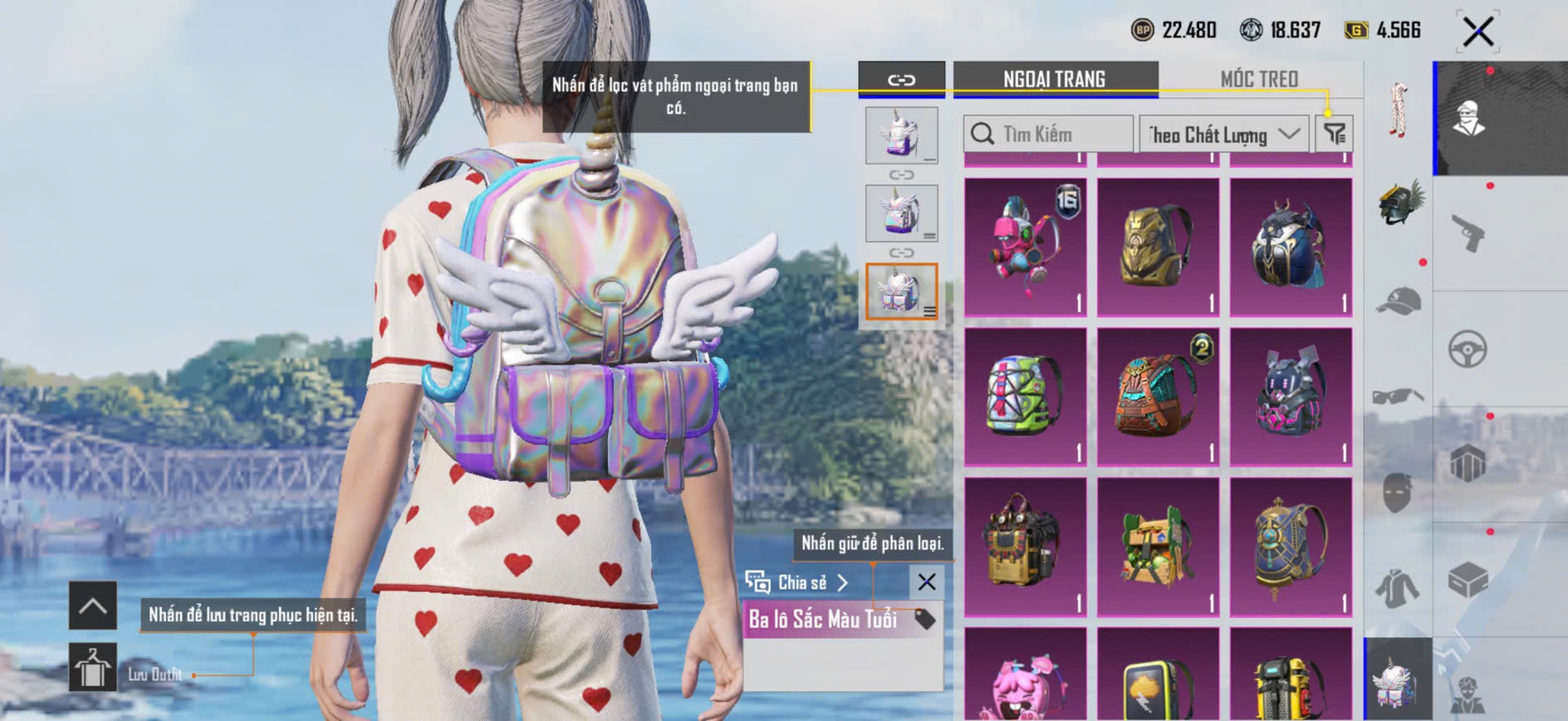Image resolution: width=1568 pixels, height=721 pixels.
Task: Close the inventory screen with the top X
Action: tap(1478, 32)
